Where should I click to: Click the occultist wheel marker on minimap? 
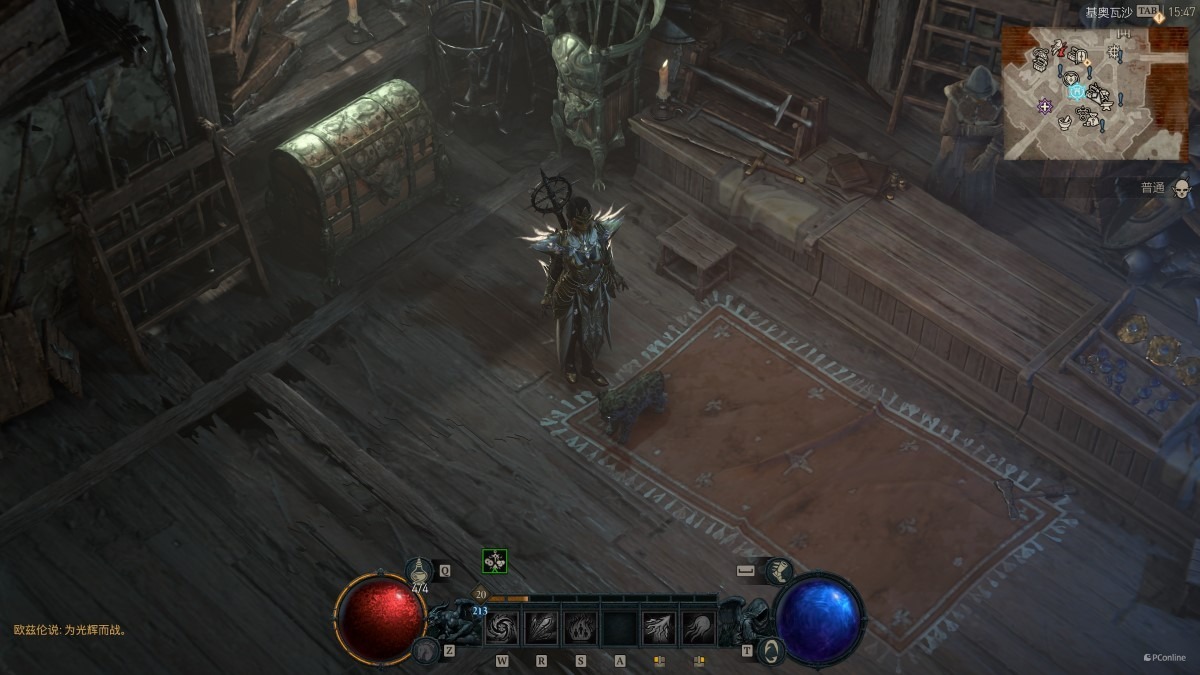1113,51
